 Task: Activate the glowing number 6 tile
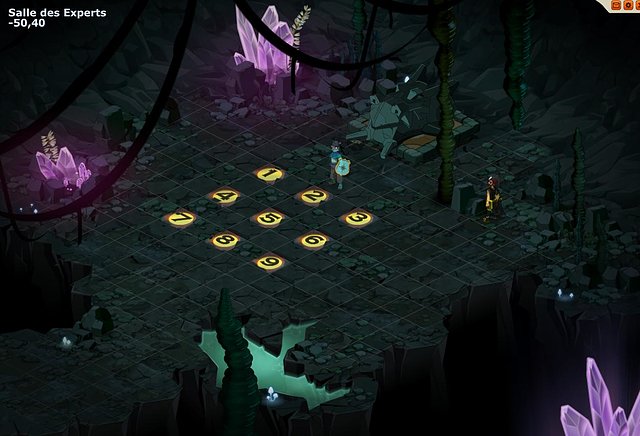[x=313, y=240]
